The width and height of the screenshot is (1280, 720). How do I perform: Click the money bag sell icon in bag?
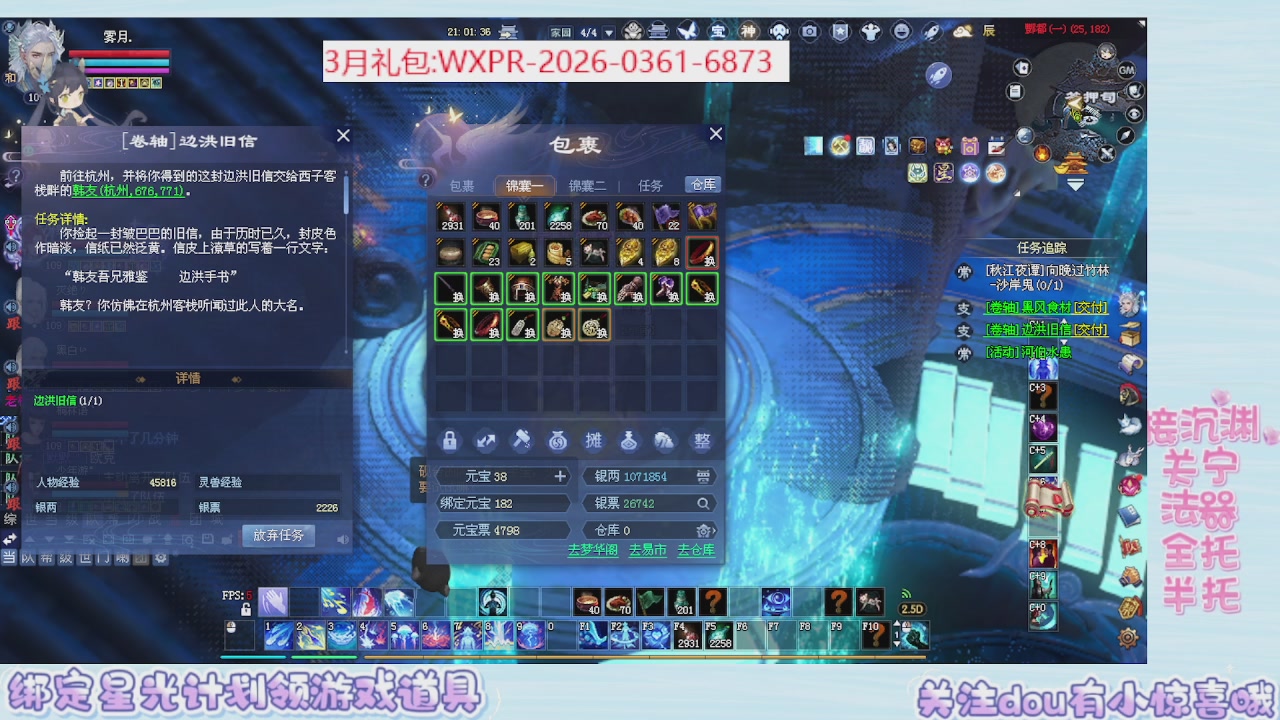pyautogui.click(x=558, y=441)
